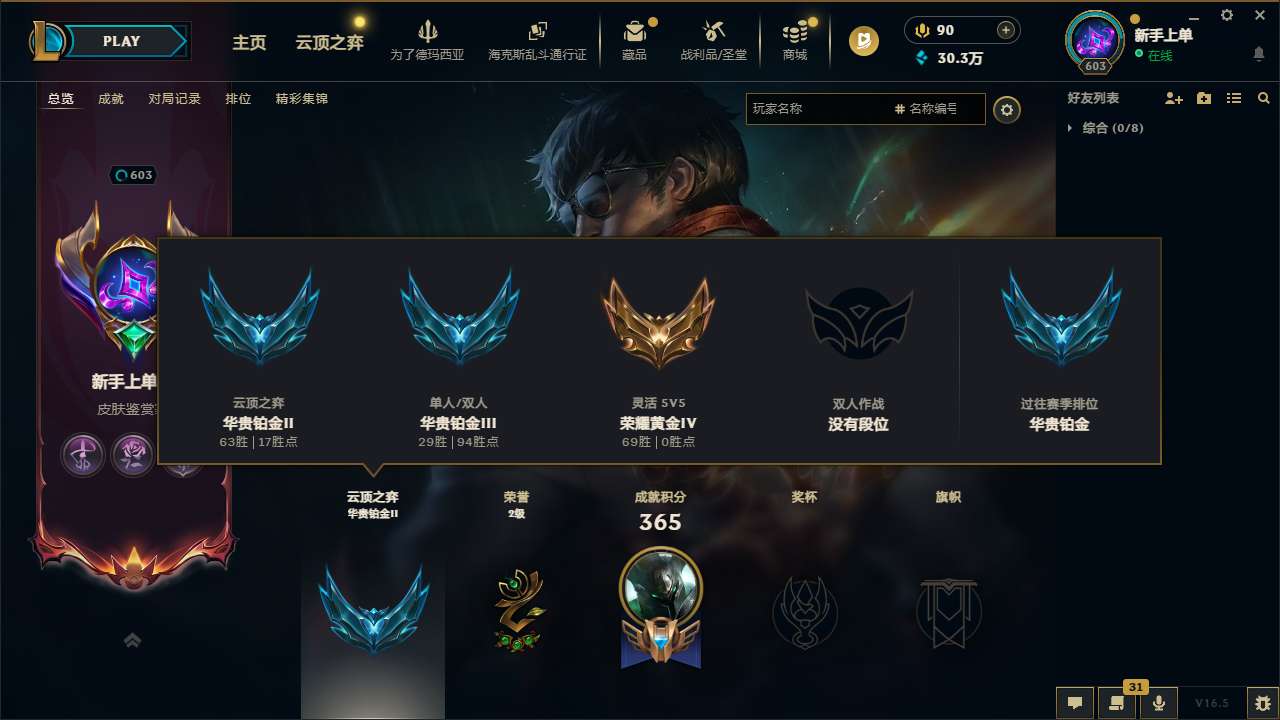This screenshot has height=720, width=1280.
Task: Open the 商城 store icon
Action: [795, 41]
